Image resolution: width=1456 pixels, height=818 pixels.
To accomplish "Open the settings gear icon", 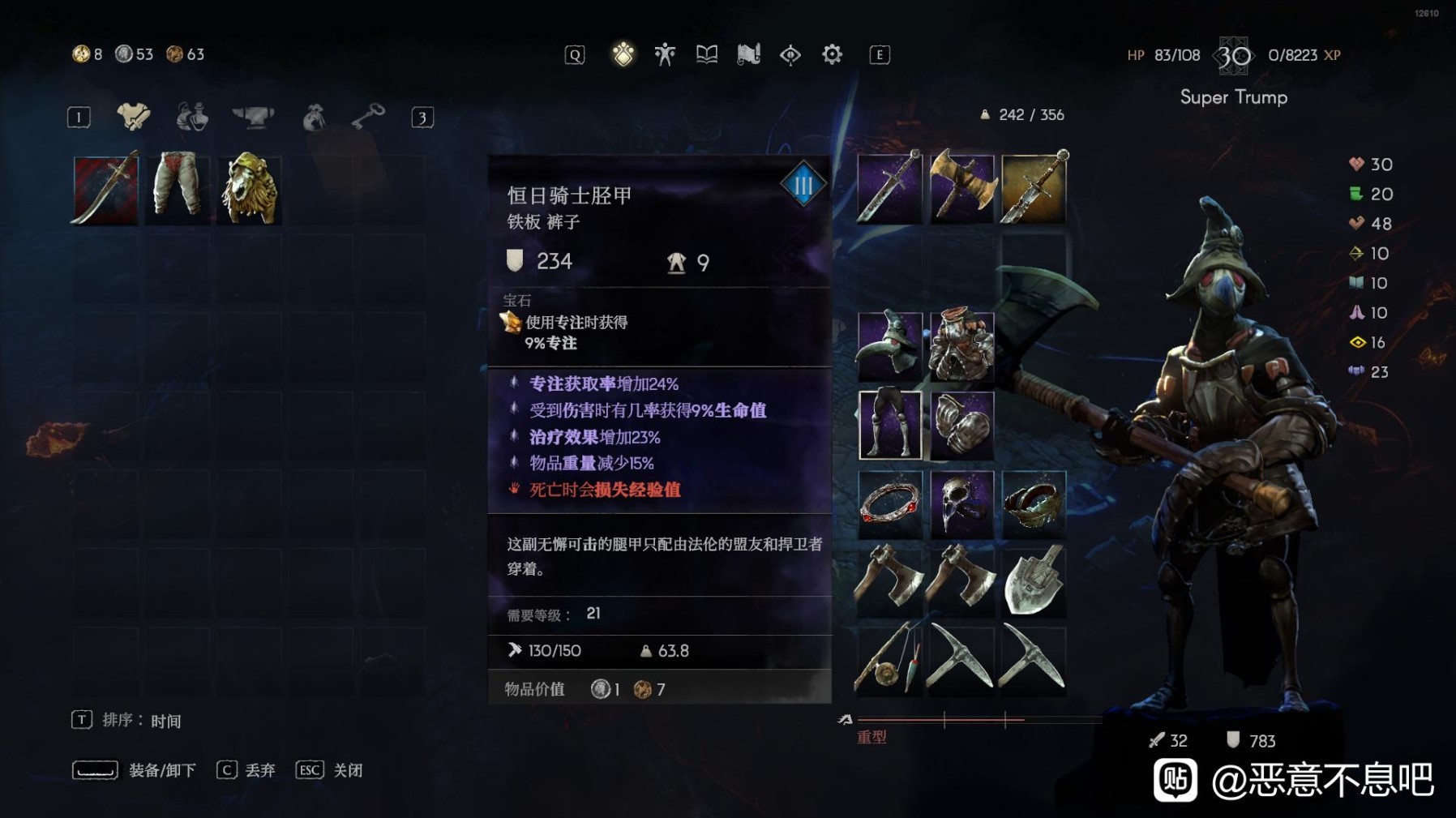I will point(832,54).
